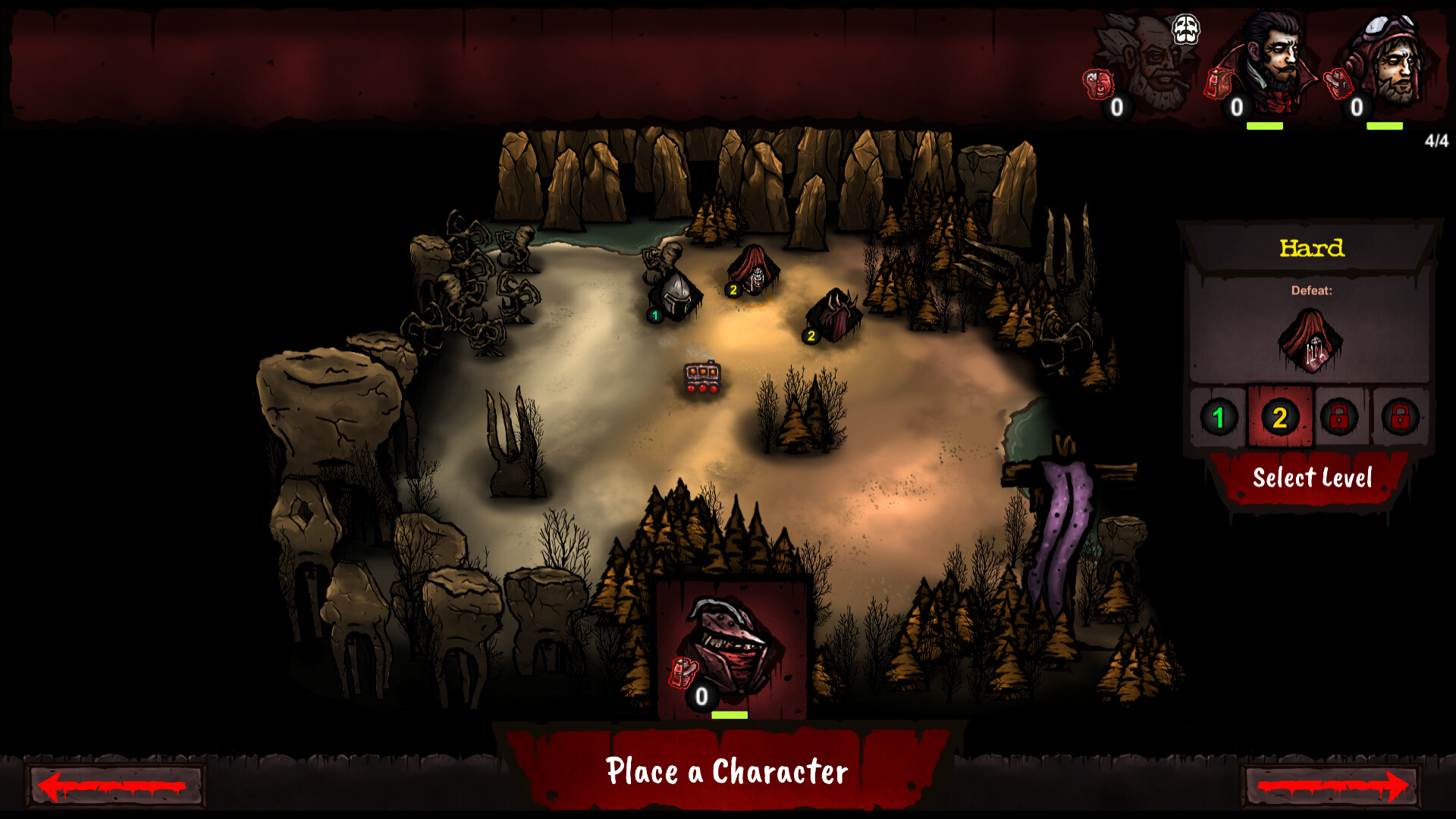Click the flesh chunk icon beside the vampire portrait

click(1219, 83)
